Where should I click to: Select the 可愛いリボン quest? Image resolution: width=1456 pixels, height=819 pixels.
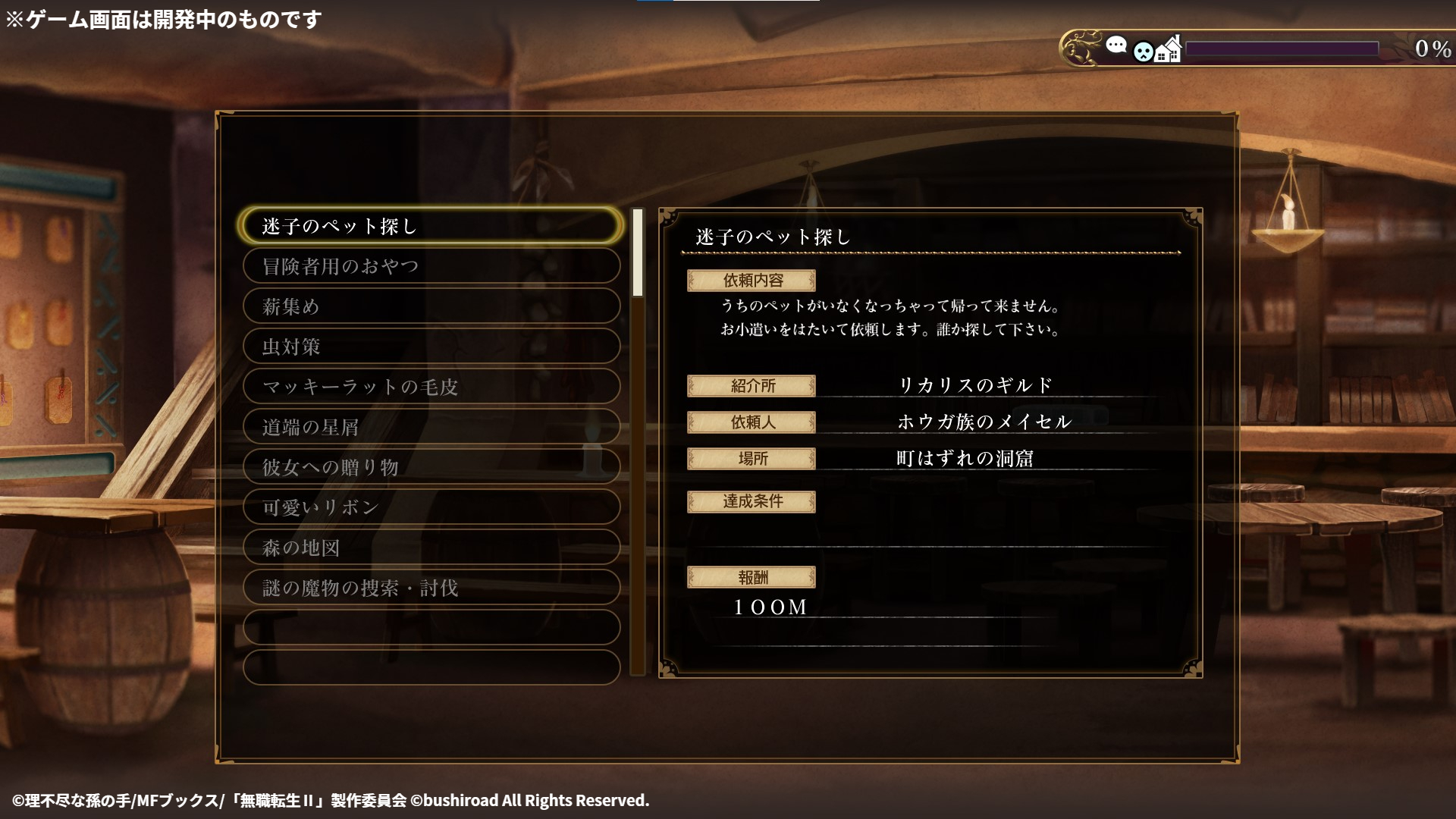[x=431, y=507]
